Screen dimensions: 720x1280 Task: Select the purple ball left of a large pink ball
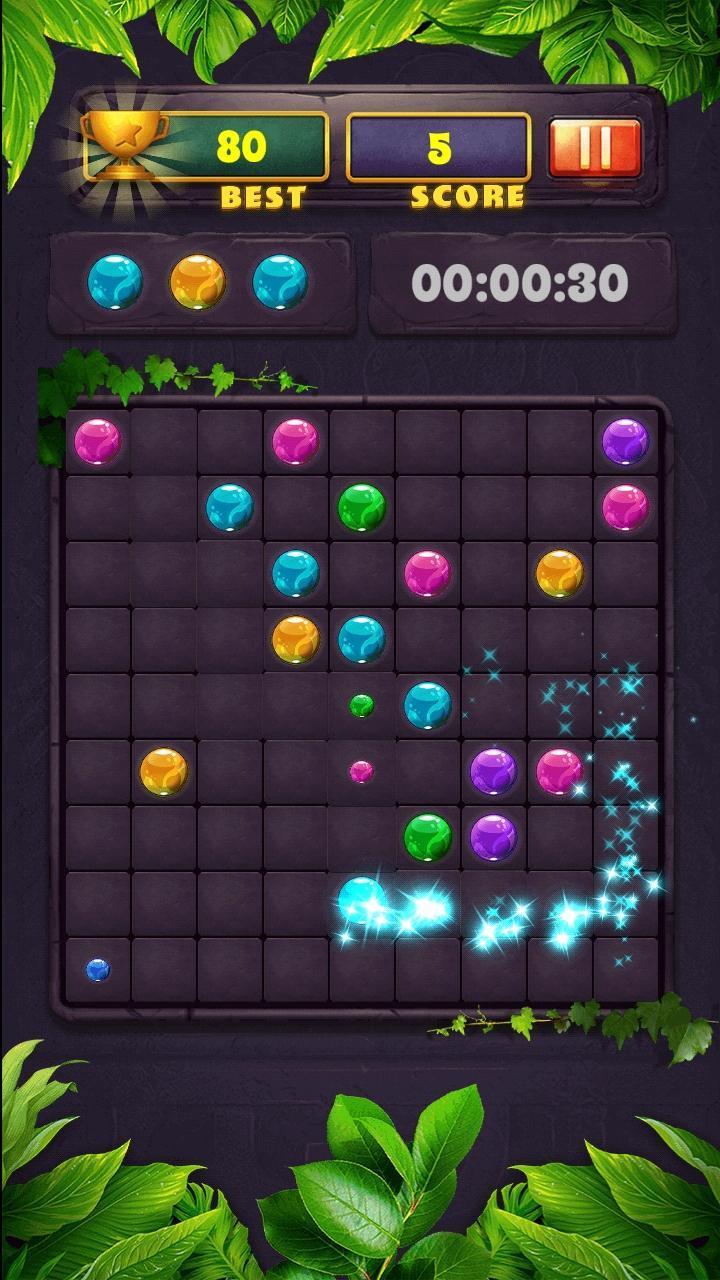click(493, 771)
